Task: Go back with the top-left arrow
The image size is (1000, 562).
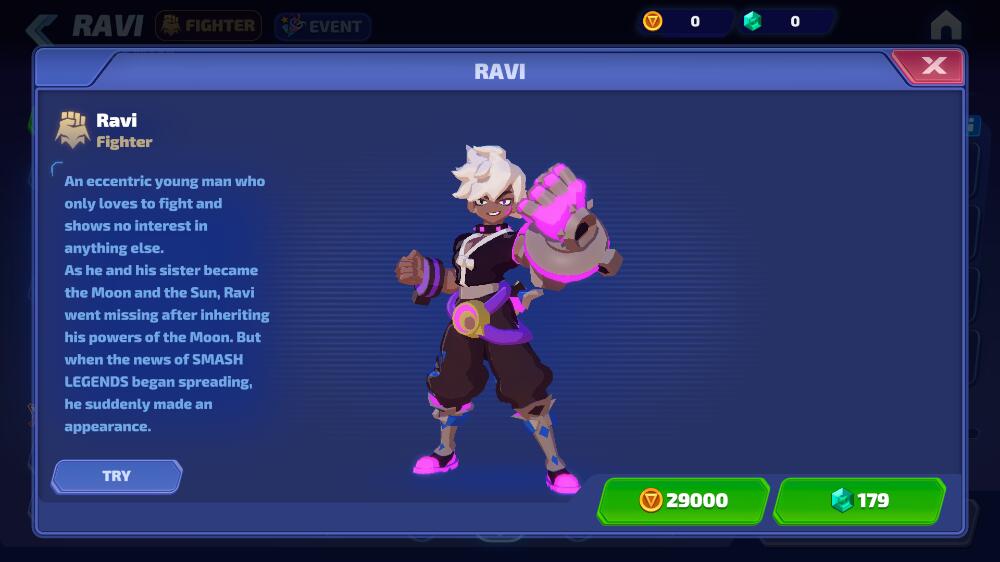Action: [40, 27]
